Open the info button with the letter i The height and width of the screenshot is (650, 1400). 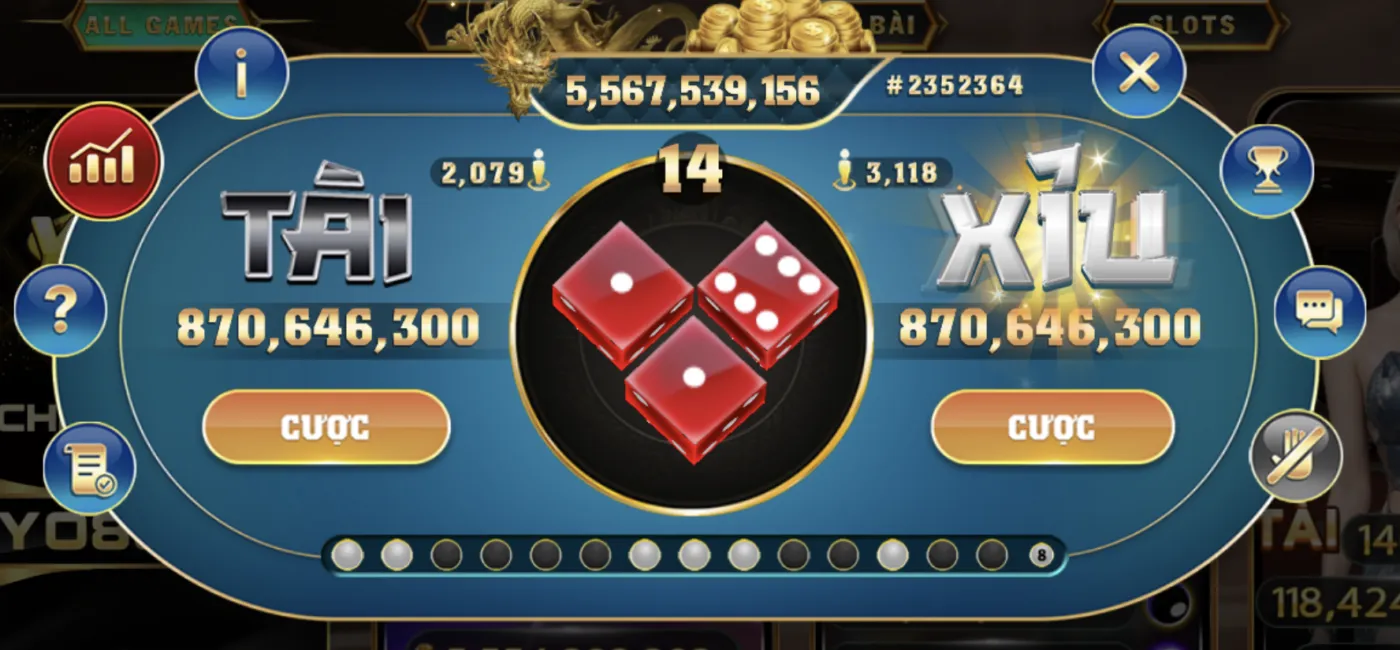(x=241, y=73)
